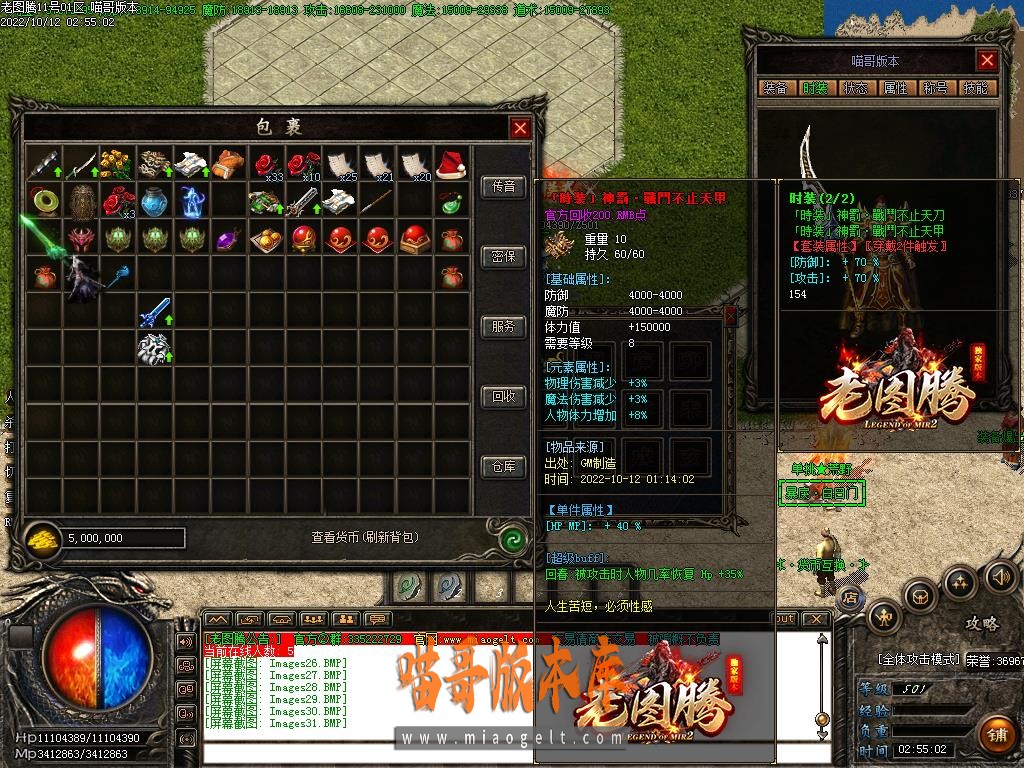
Task: Switch to the 状态 status tab
Action: [855, 88]
